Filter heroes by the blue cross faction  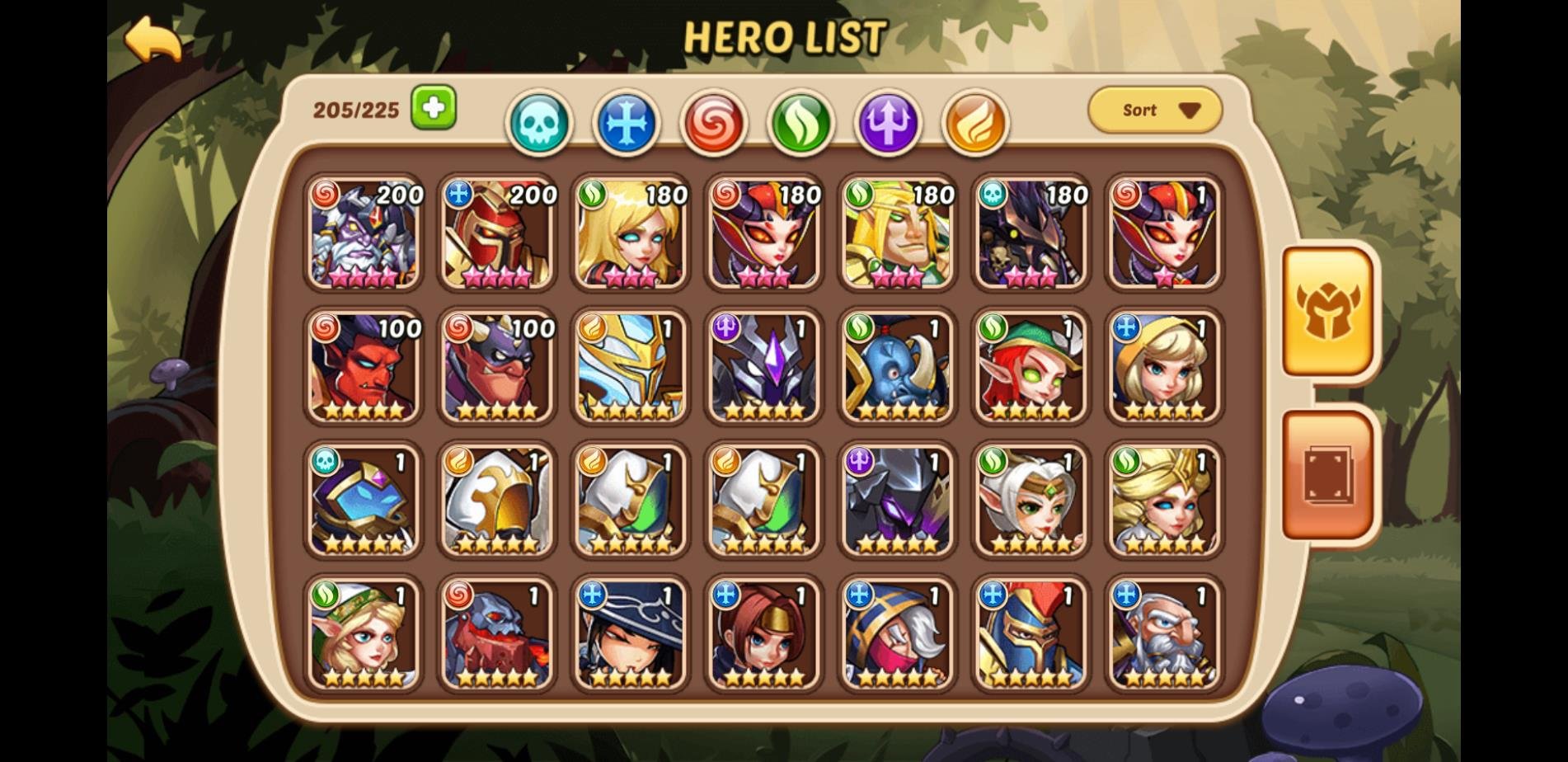(627, 124)
